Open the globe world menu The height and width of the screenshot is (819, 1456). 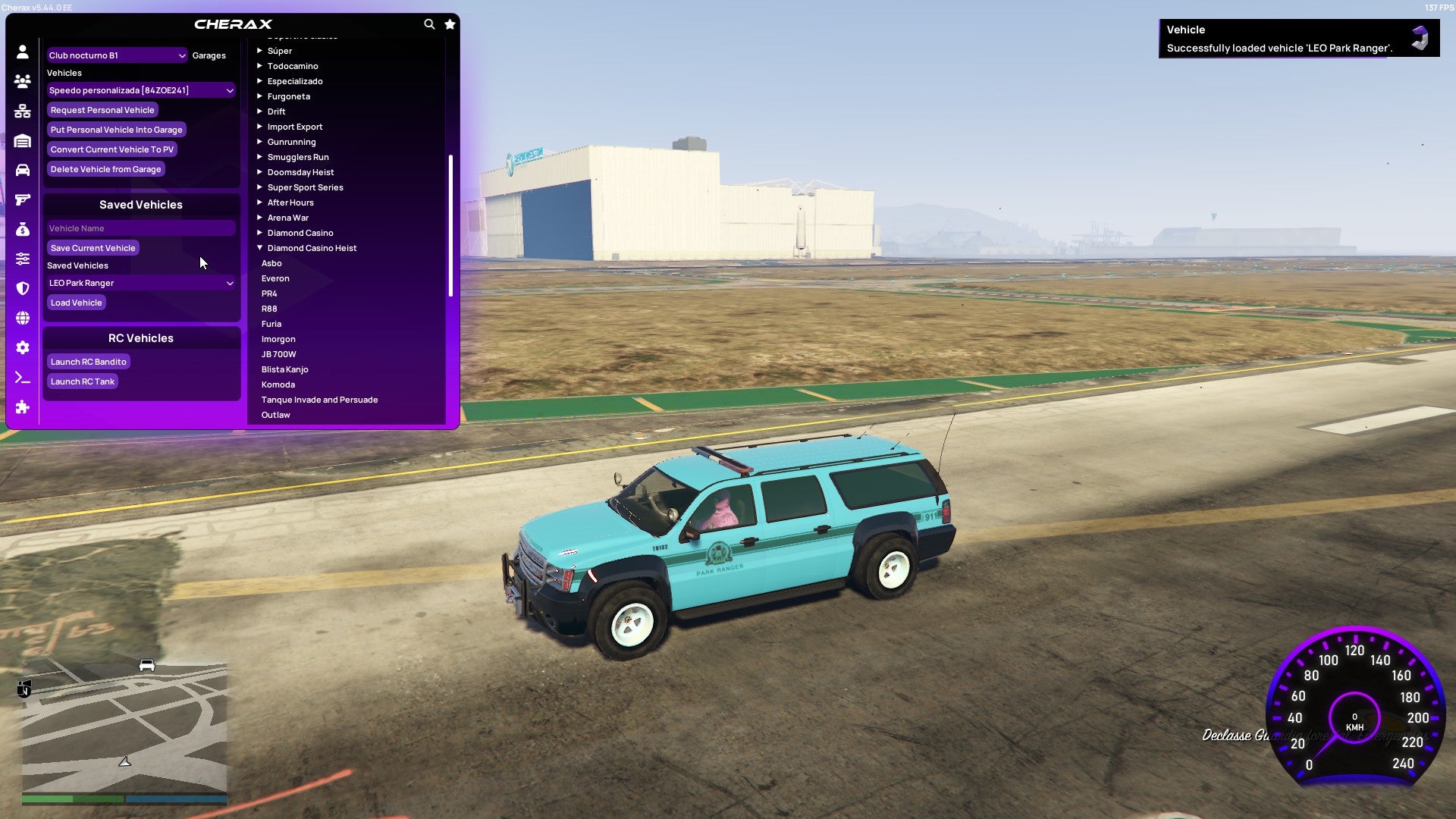(x=23, y=318)
